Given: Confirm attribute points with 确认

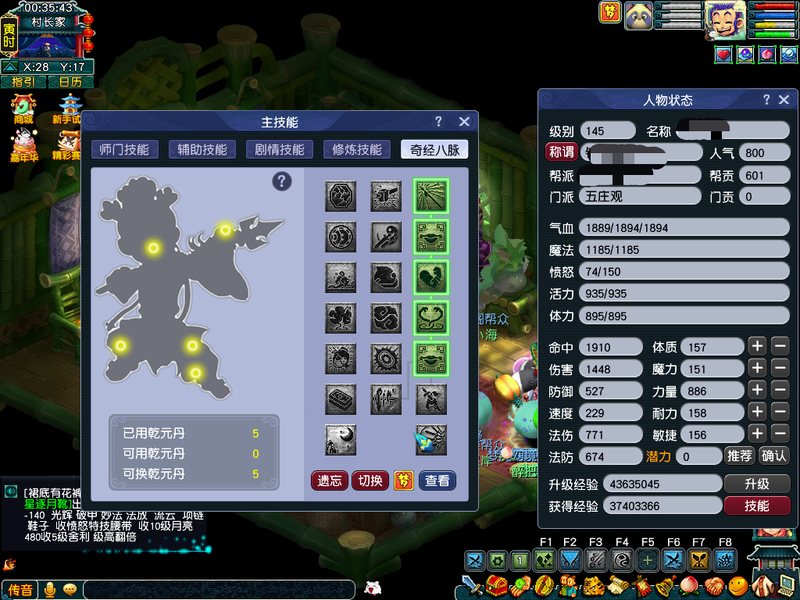Looking at the screenshot, I should pyautogui.click(x=774, y=456).
